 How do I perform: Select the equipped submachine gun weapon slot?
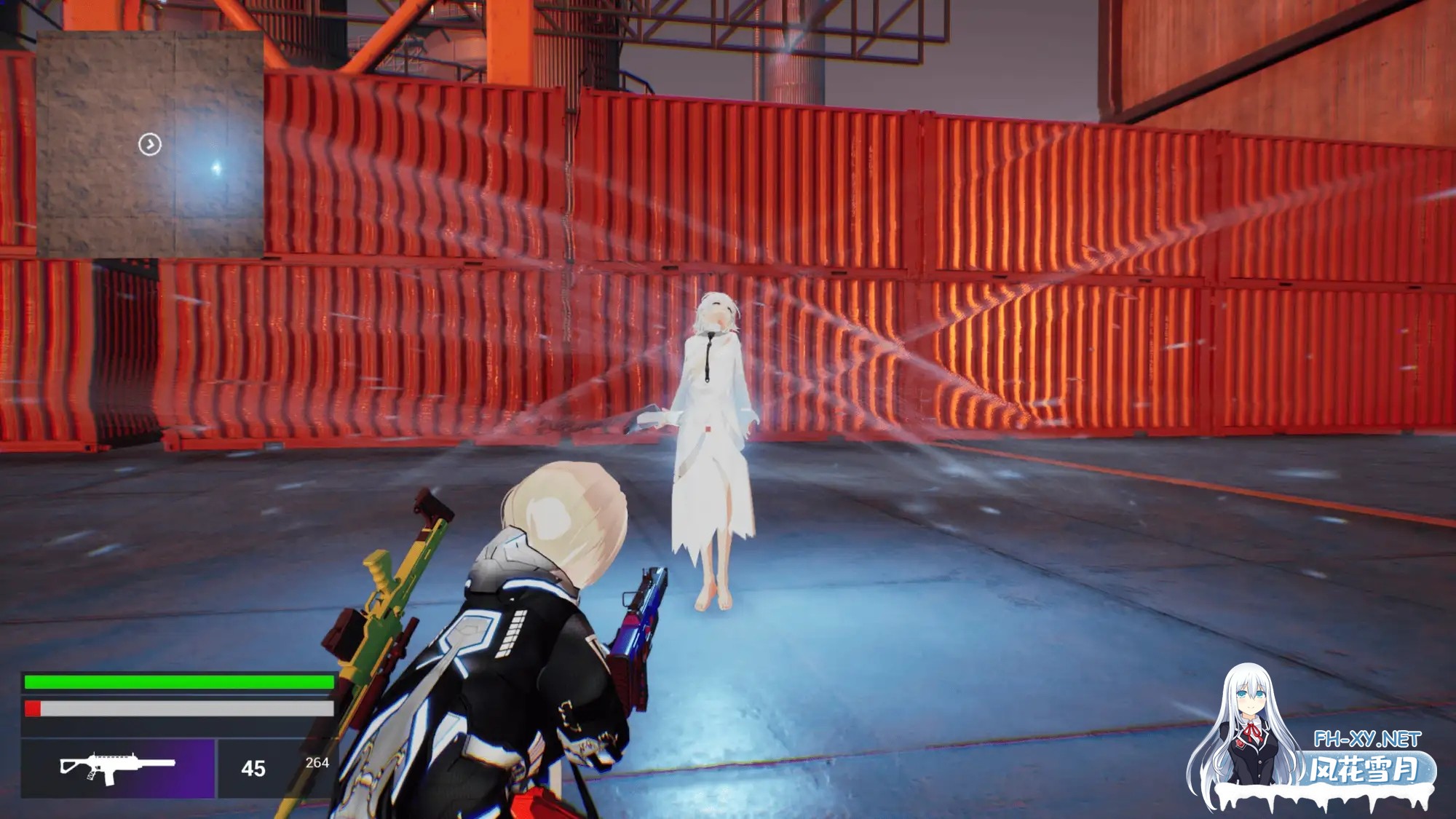click(118, 767)
